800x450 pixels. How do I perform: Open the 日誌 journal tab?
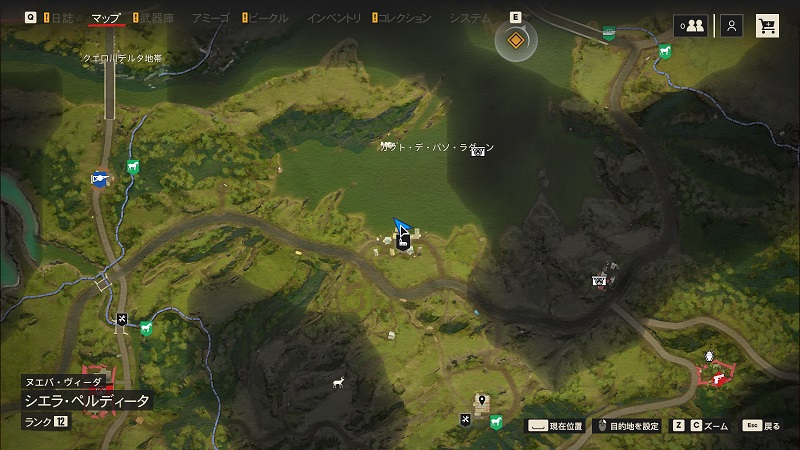click(62, 18)
